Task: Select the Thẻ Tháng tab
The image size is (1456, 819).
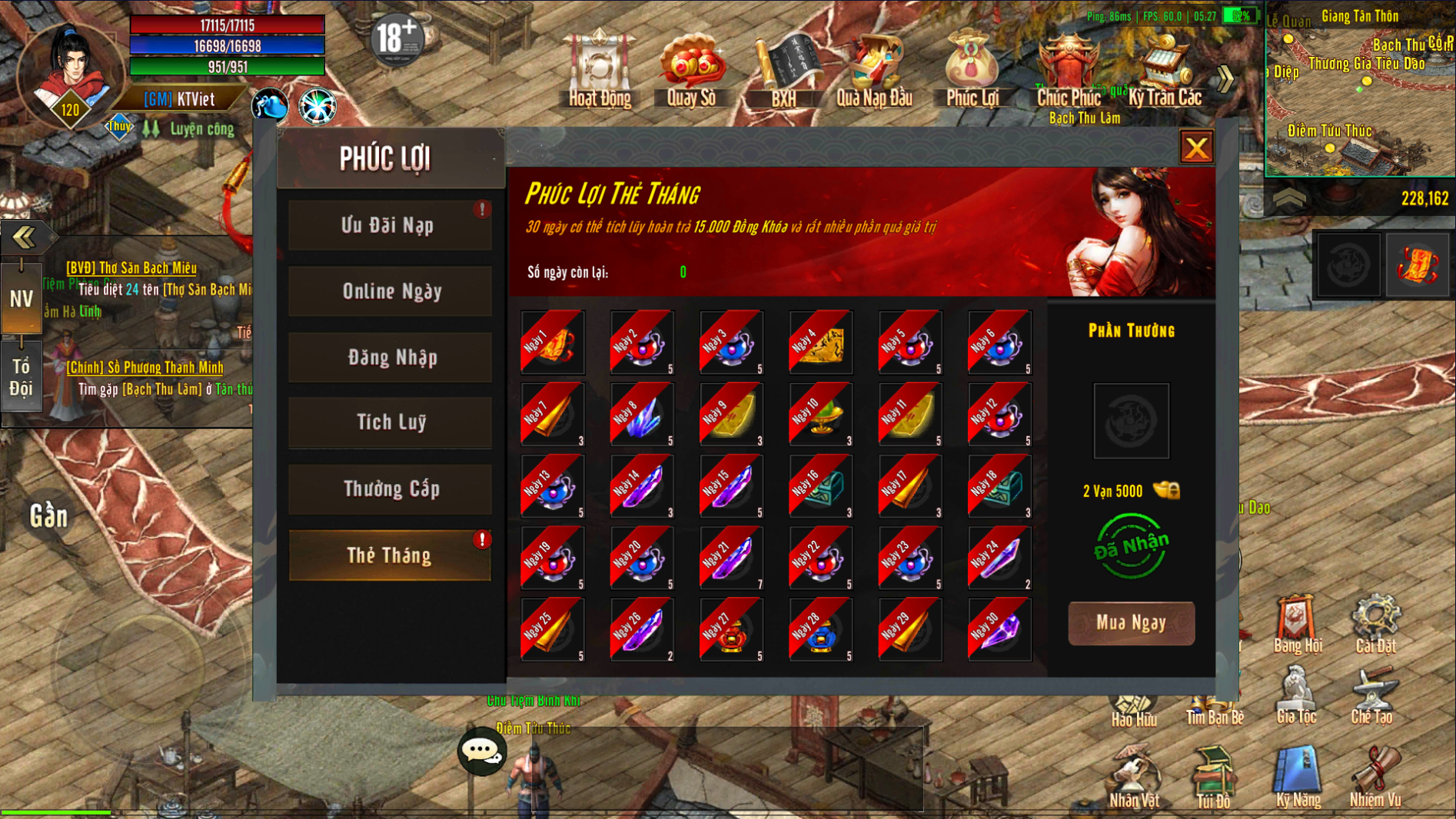Action: 390,555
